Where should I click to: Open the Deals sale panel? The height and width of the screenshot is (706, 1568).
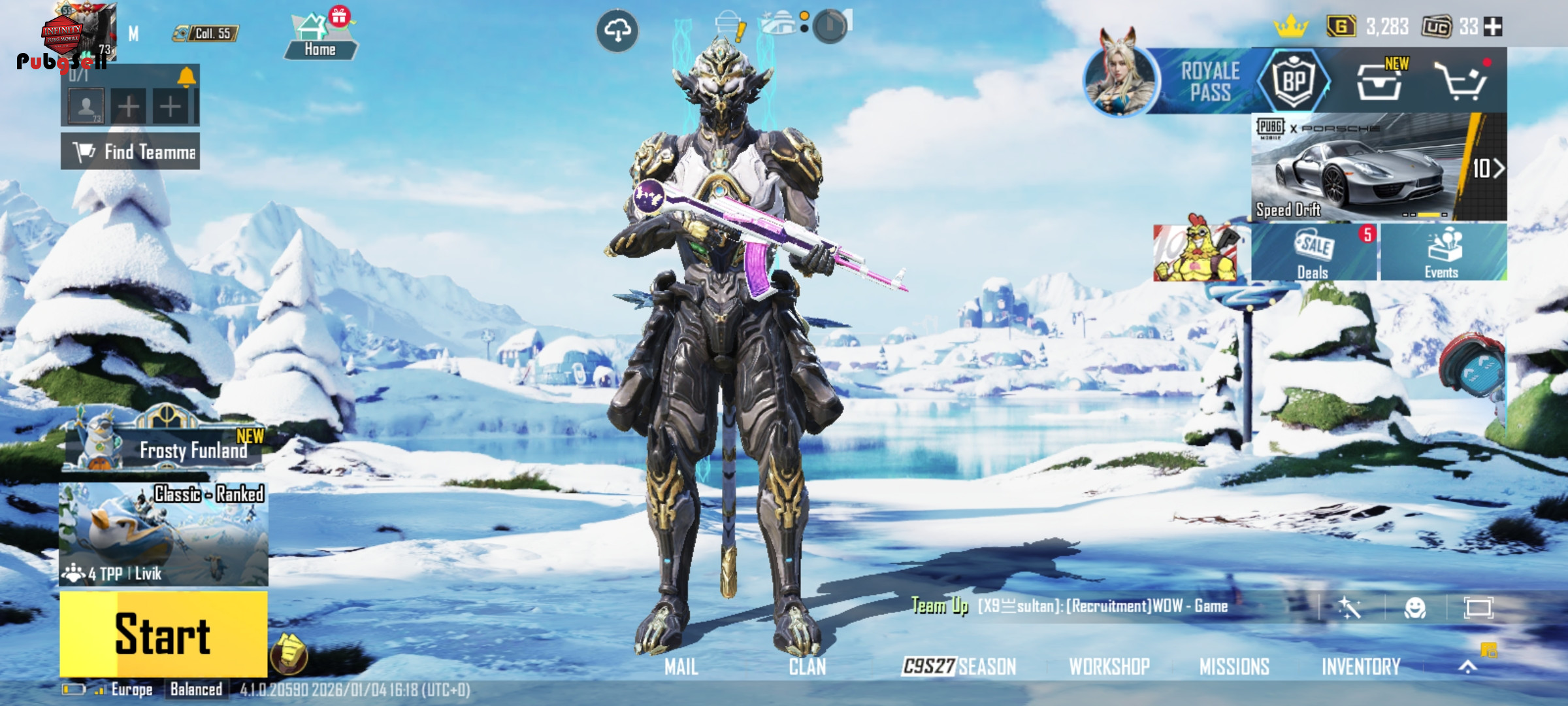pos(1313,253)
